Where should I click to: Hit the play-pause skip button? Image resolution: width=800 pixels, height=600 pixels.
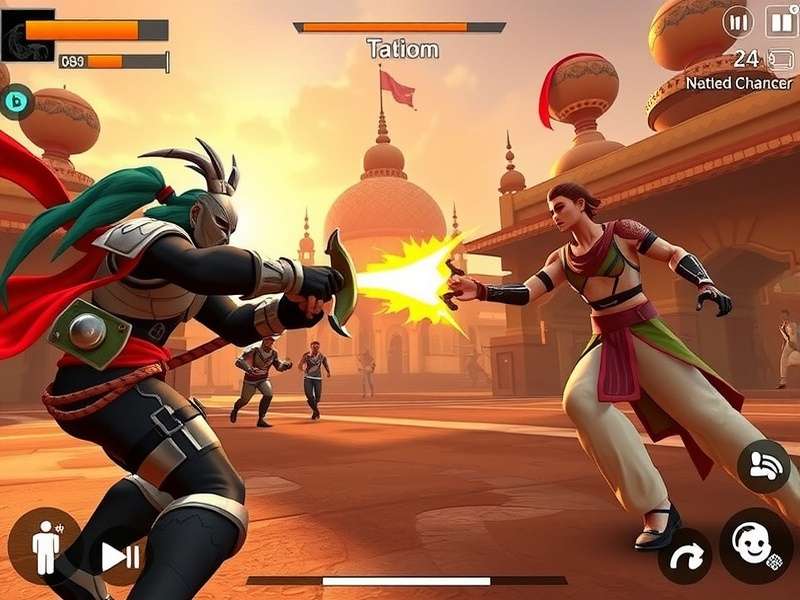120,556
